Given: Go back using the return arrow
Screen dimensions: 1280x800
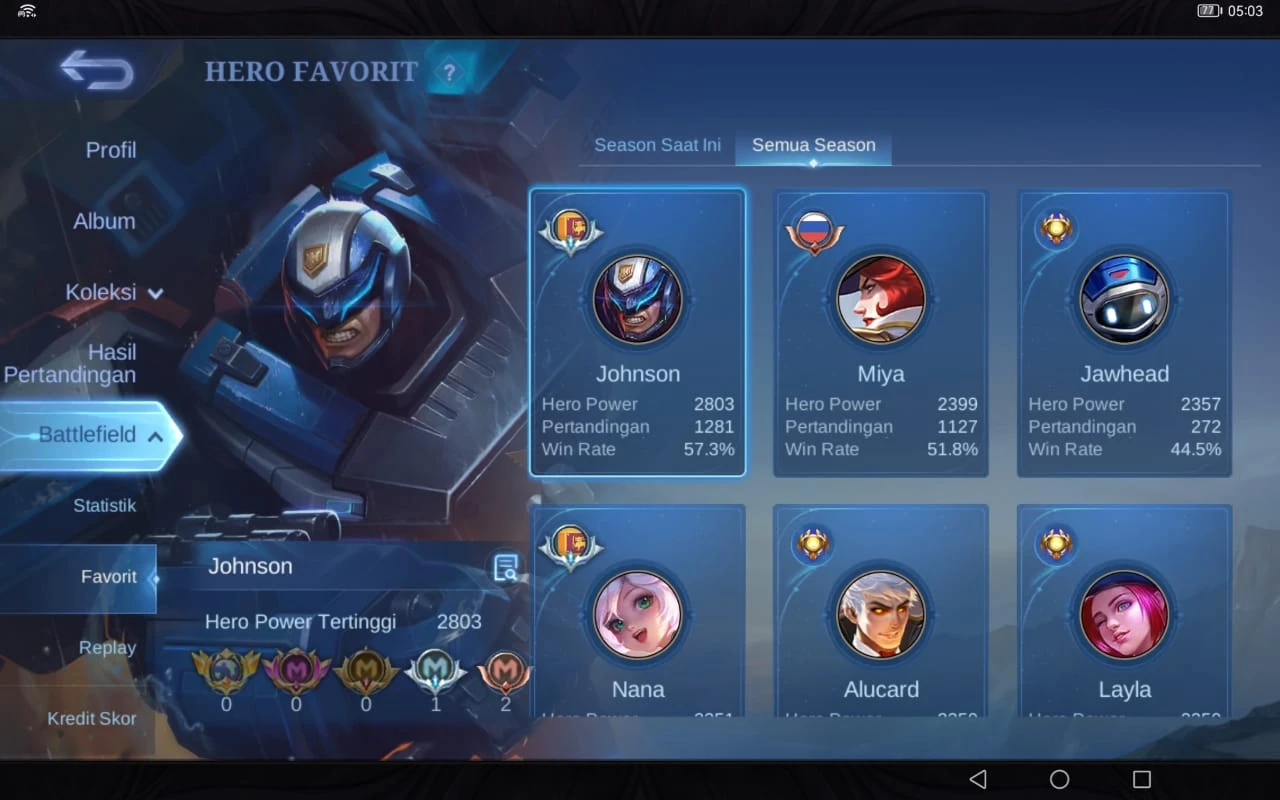Looking at the screenshot, I should (97, 70).
